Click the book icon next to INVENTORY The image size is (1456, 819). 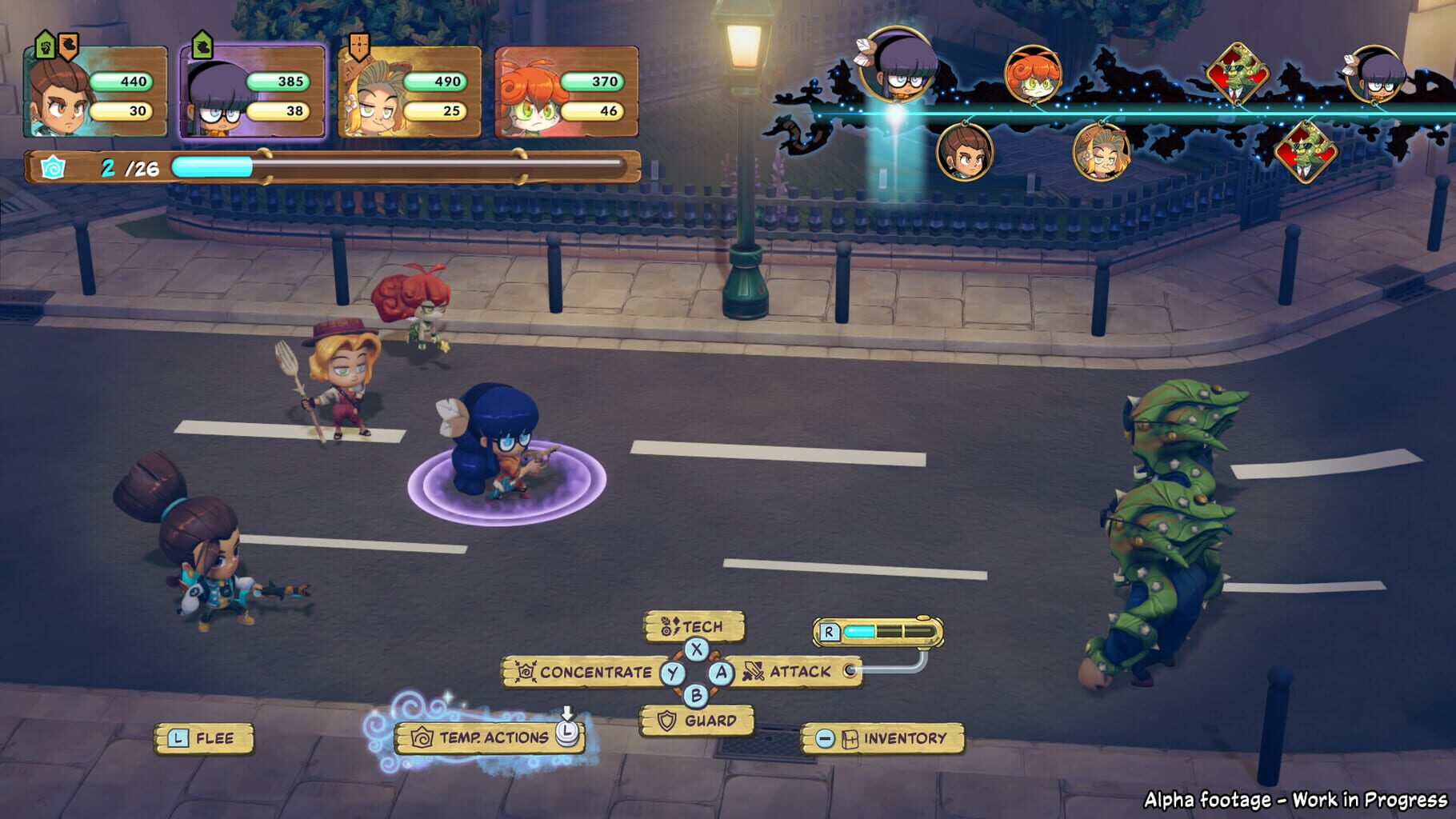(x=850, y=741)
